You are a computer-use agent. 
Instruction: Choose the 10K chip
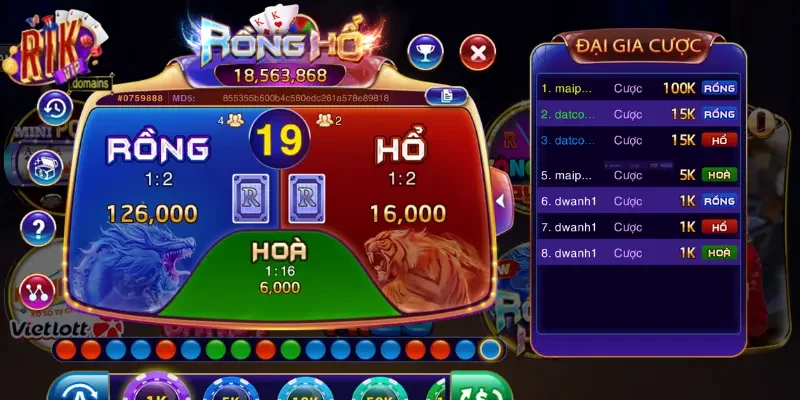(304, 390)
